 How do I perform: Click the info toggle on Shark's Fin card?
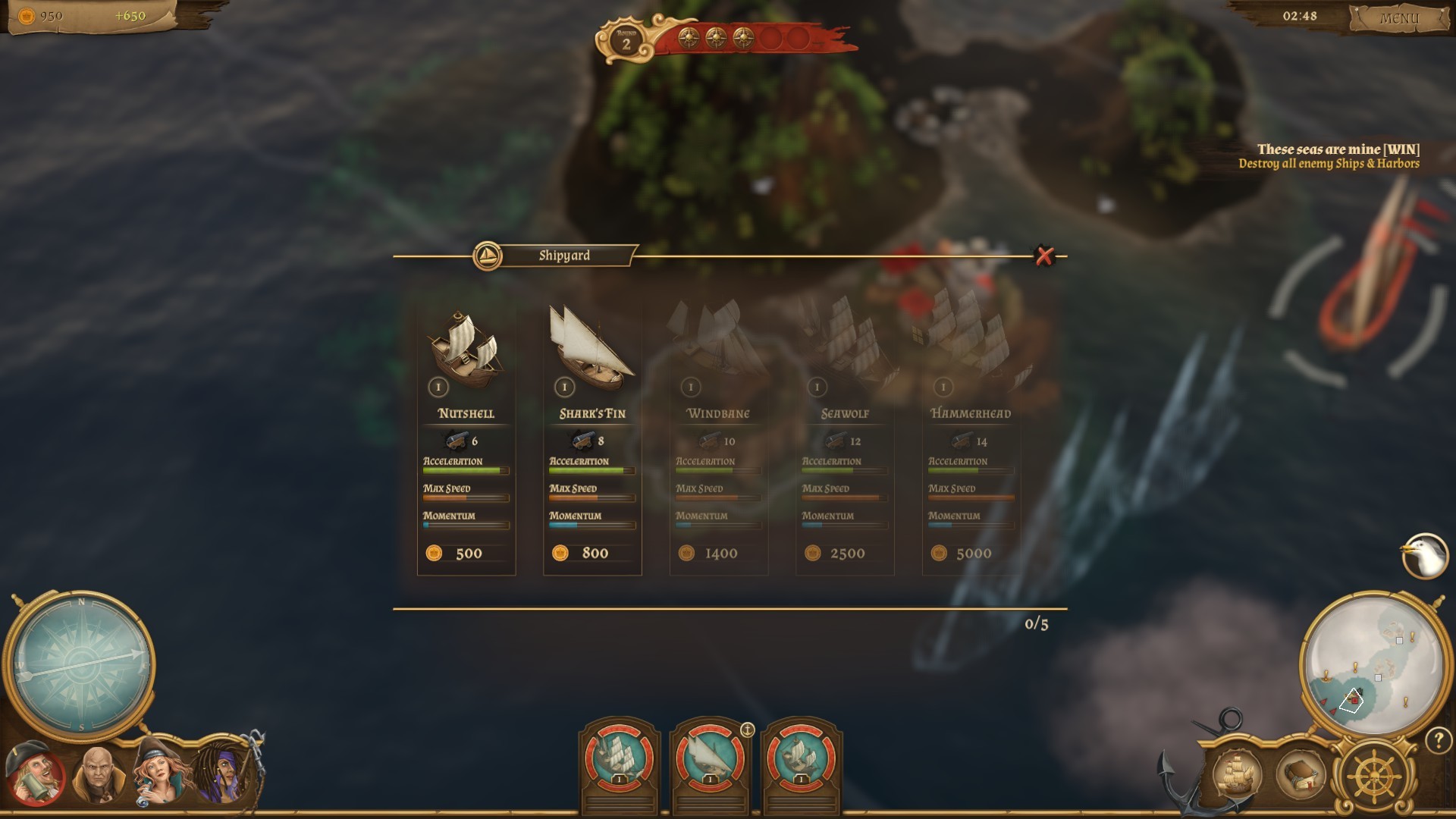pyautogui.click(x=564, y=387)
